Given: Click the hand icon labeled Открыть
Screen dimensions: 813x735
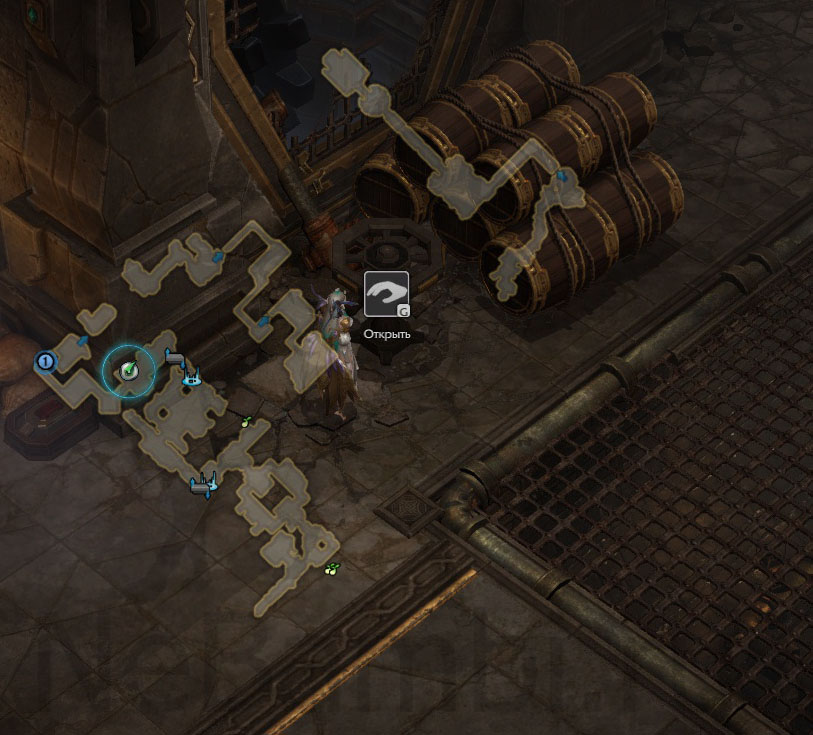Looking at the screenshot, I should pos(386,294).
